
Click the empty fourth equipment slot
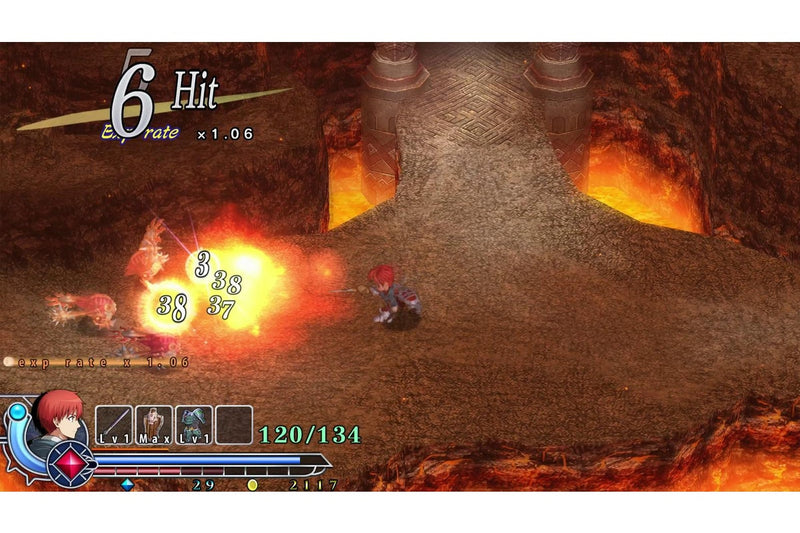(x=234, y=424)
